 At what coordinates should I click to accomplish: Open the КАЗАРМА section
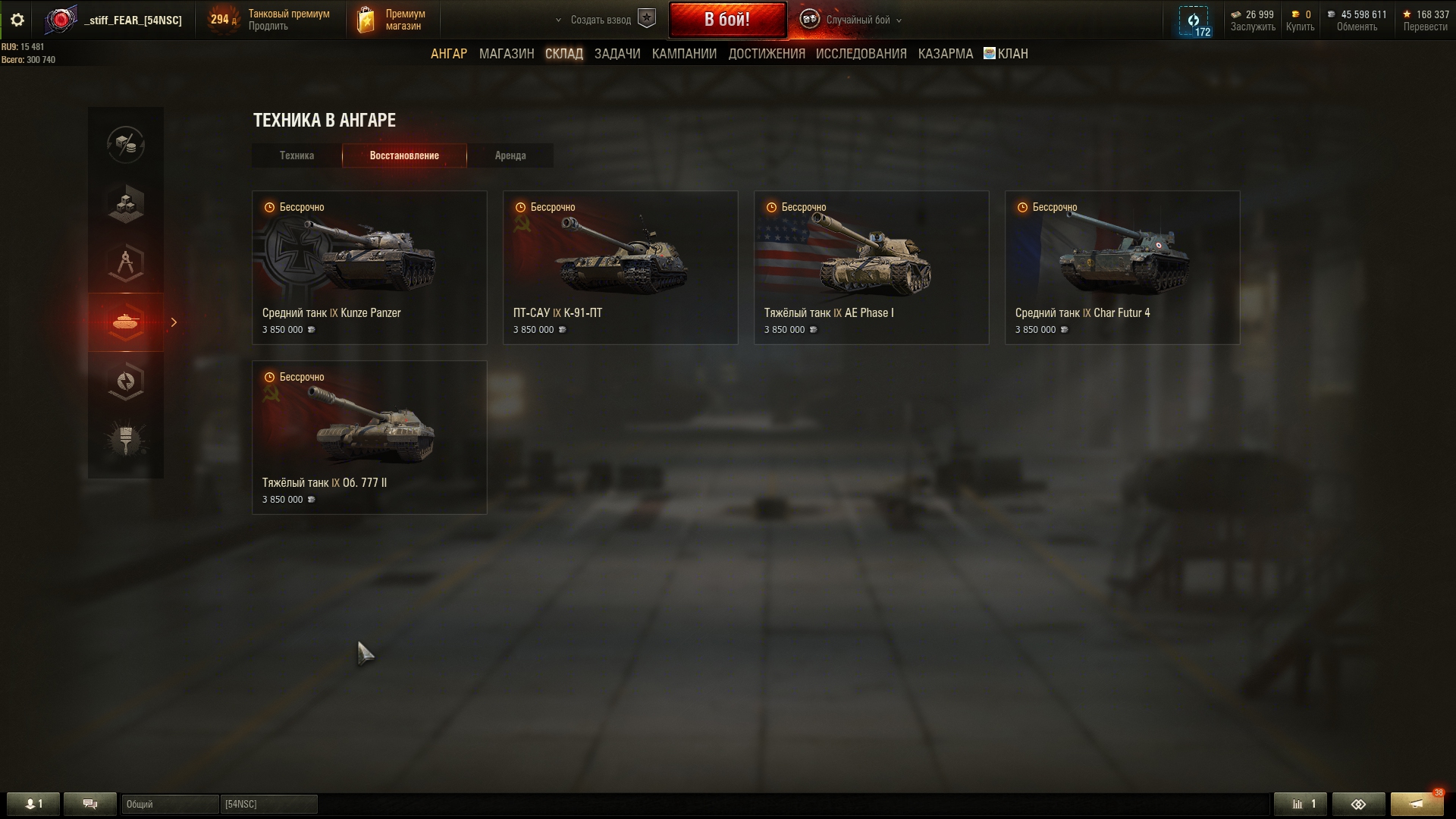tap(945, 54)
